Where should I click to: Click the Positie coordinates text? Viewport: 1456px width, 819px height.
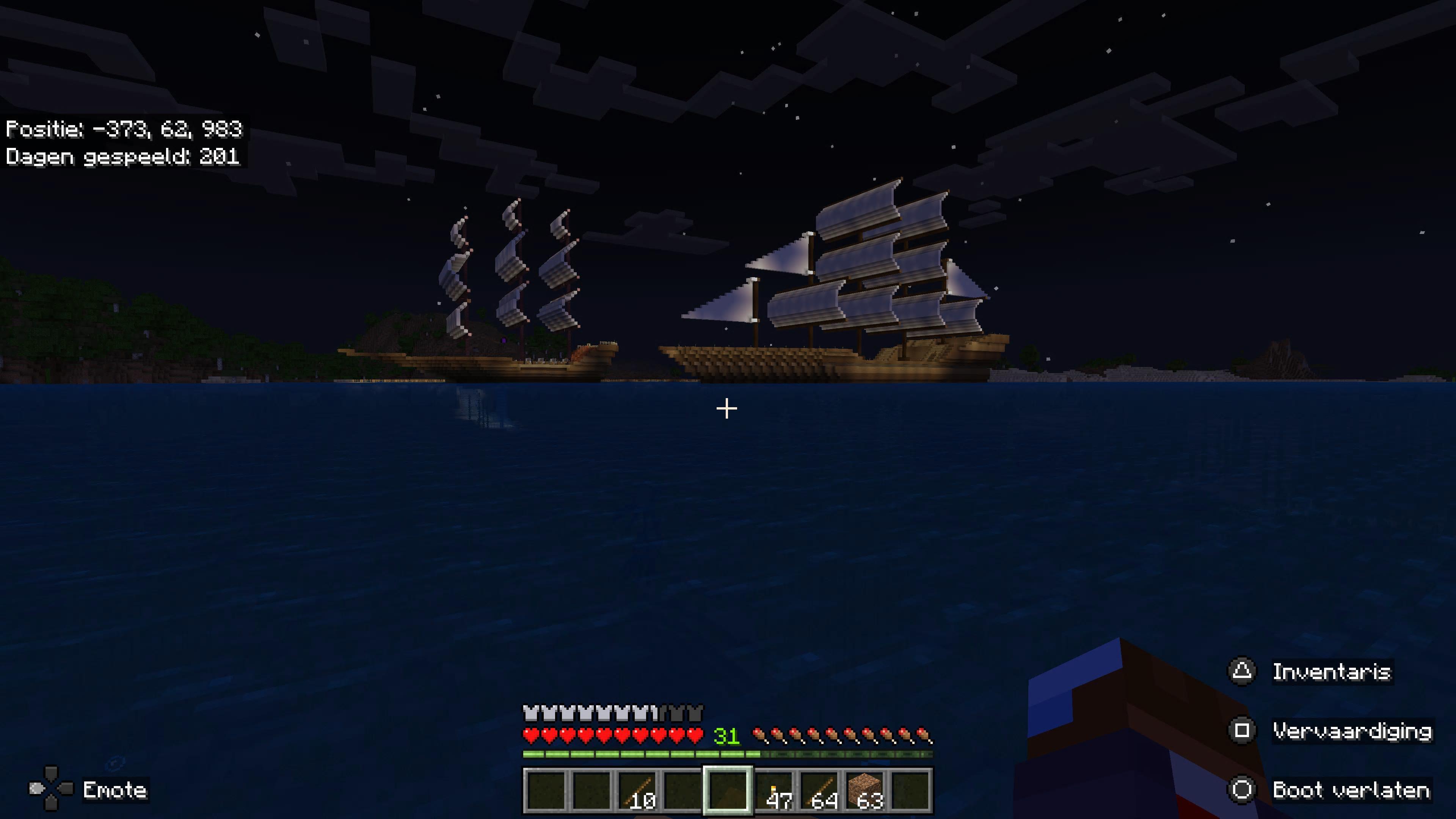[124, 129]
